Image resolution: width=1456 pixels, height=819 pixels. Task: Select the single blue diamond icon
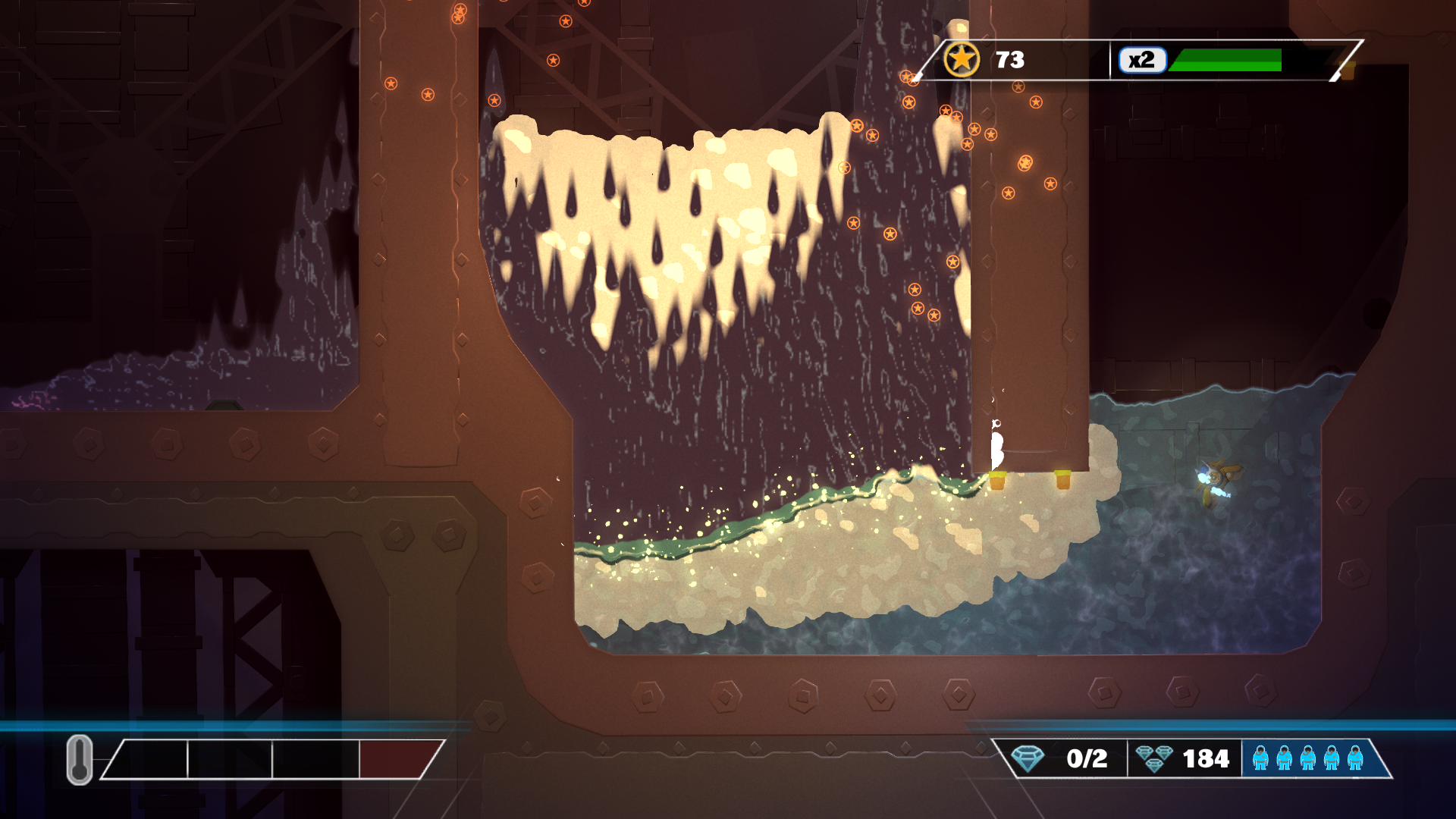point(1028,758)
